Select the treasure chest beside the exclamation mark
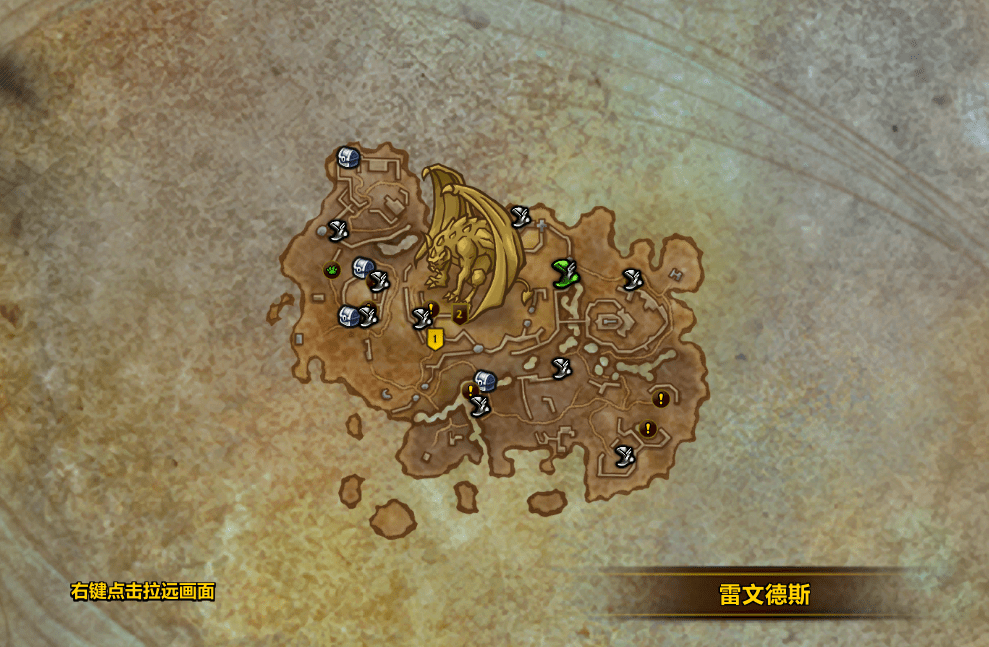The image size is (989, 647). [486, 380]
